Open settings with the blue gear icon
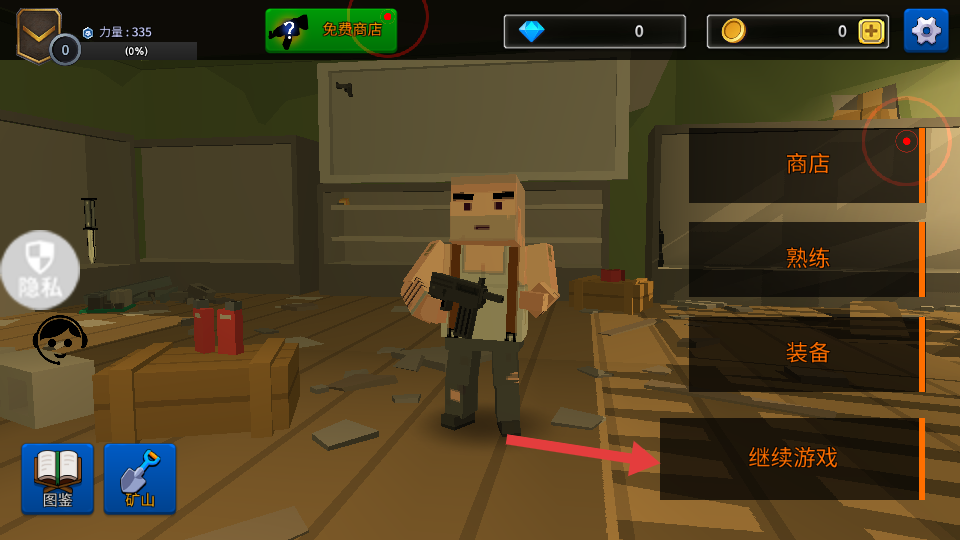This screenshot has width=960, height=540. click(x=926, y=31)
